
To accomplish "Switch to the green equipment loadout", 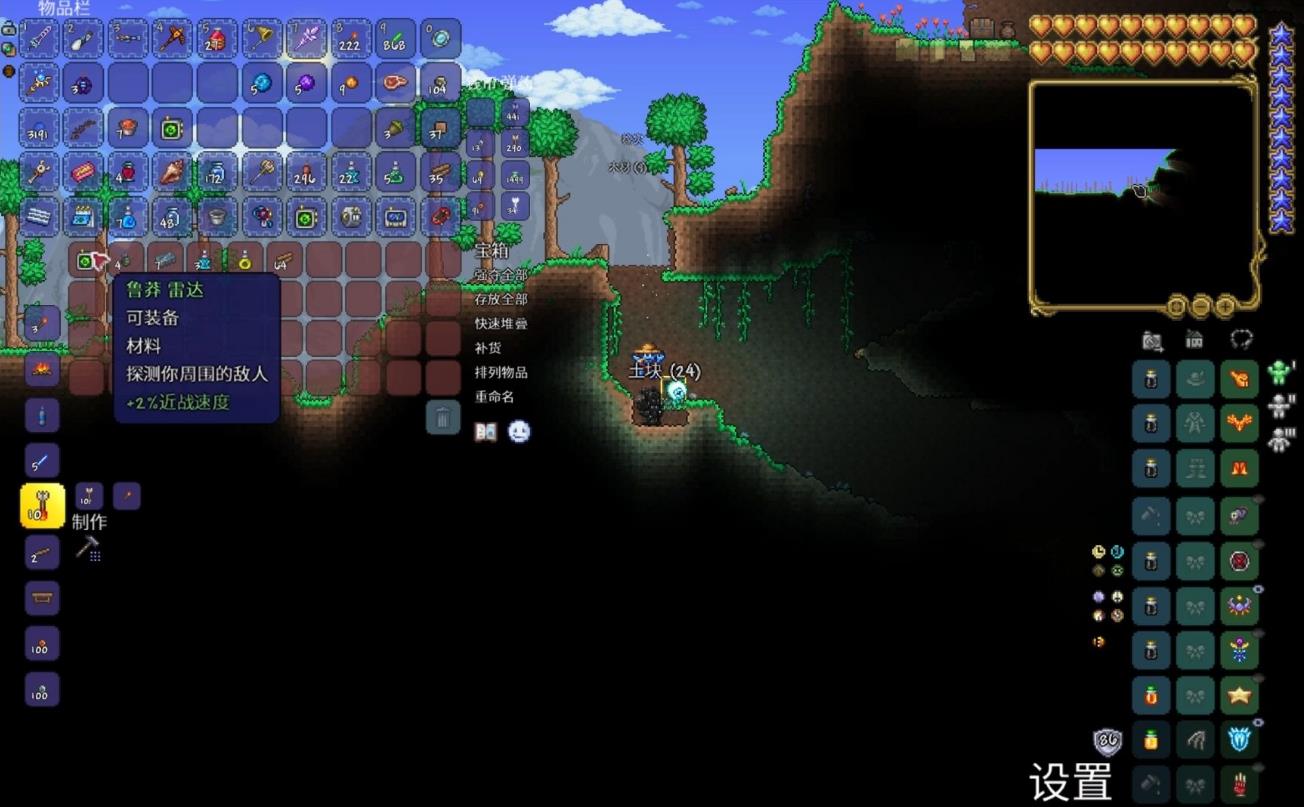I will coord(1280,373).
